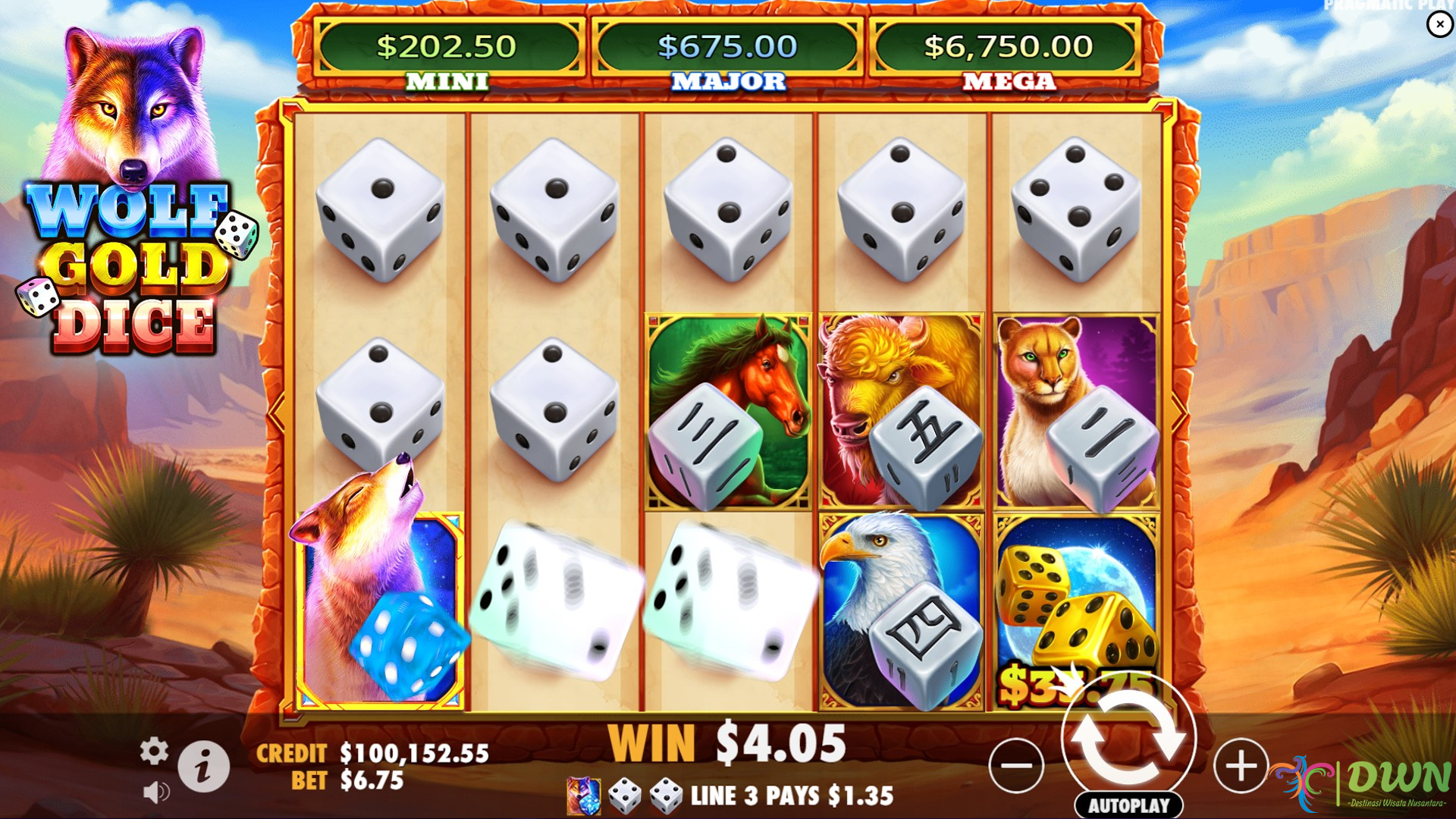Expand the left reel-frame chevron
This screenshot has height=819, width=1456.
275,413
